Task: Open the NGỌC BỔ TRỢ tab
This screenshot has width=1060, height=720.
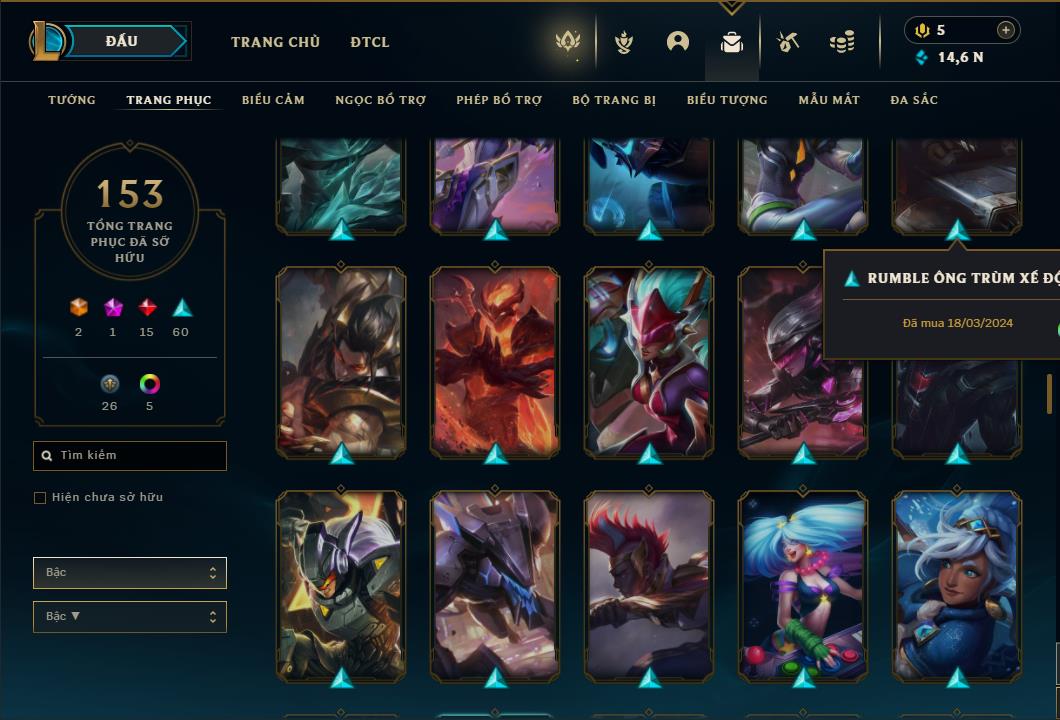Action: coord(380,100)
